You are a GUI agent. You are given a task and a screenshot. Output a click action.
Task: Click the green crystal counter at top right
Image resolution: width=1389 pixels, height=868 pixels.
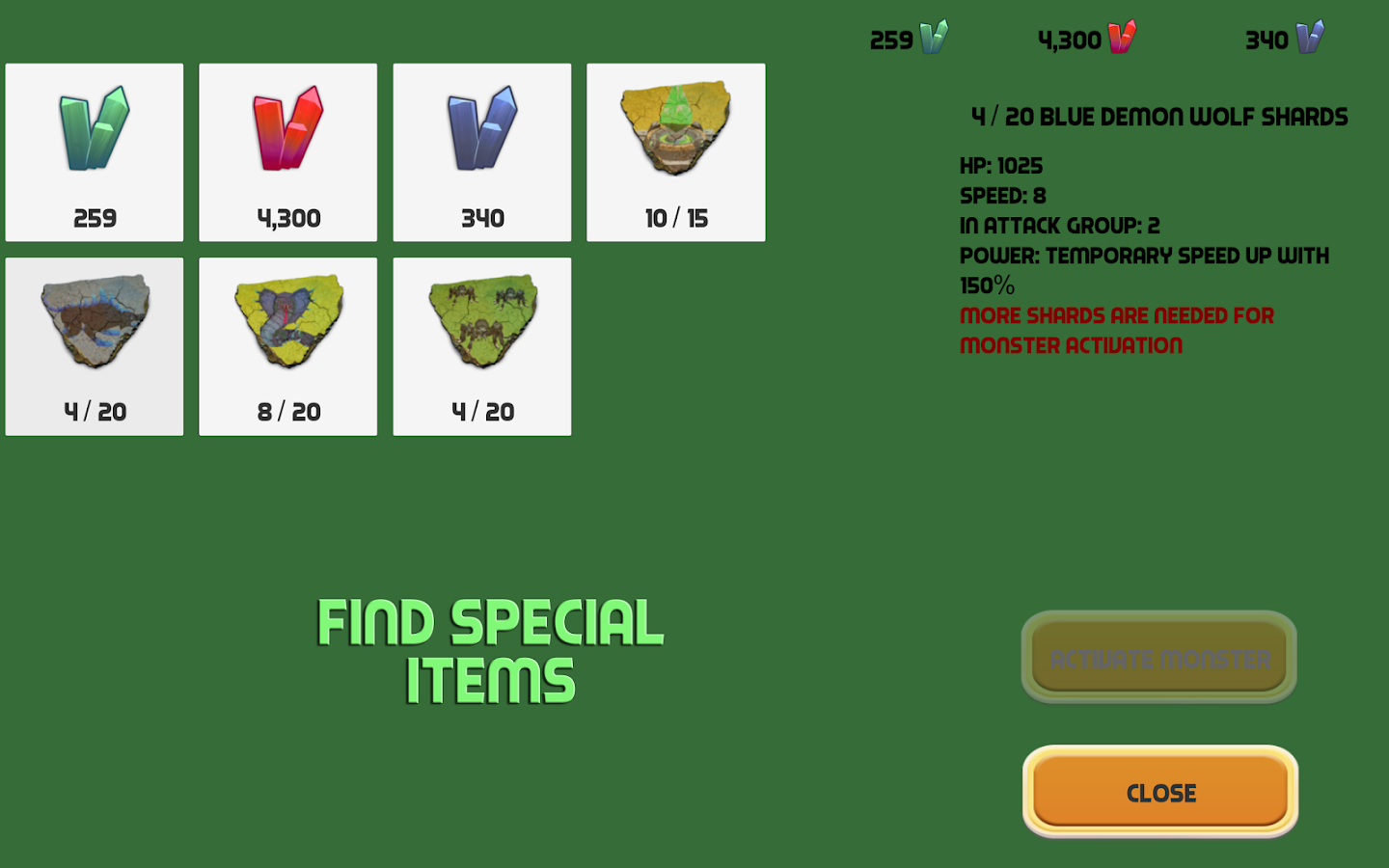[x=905, y=40]
